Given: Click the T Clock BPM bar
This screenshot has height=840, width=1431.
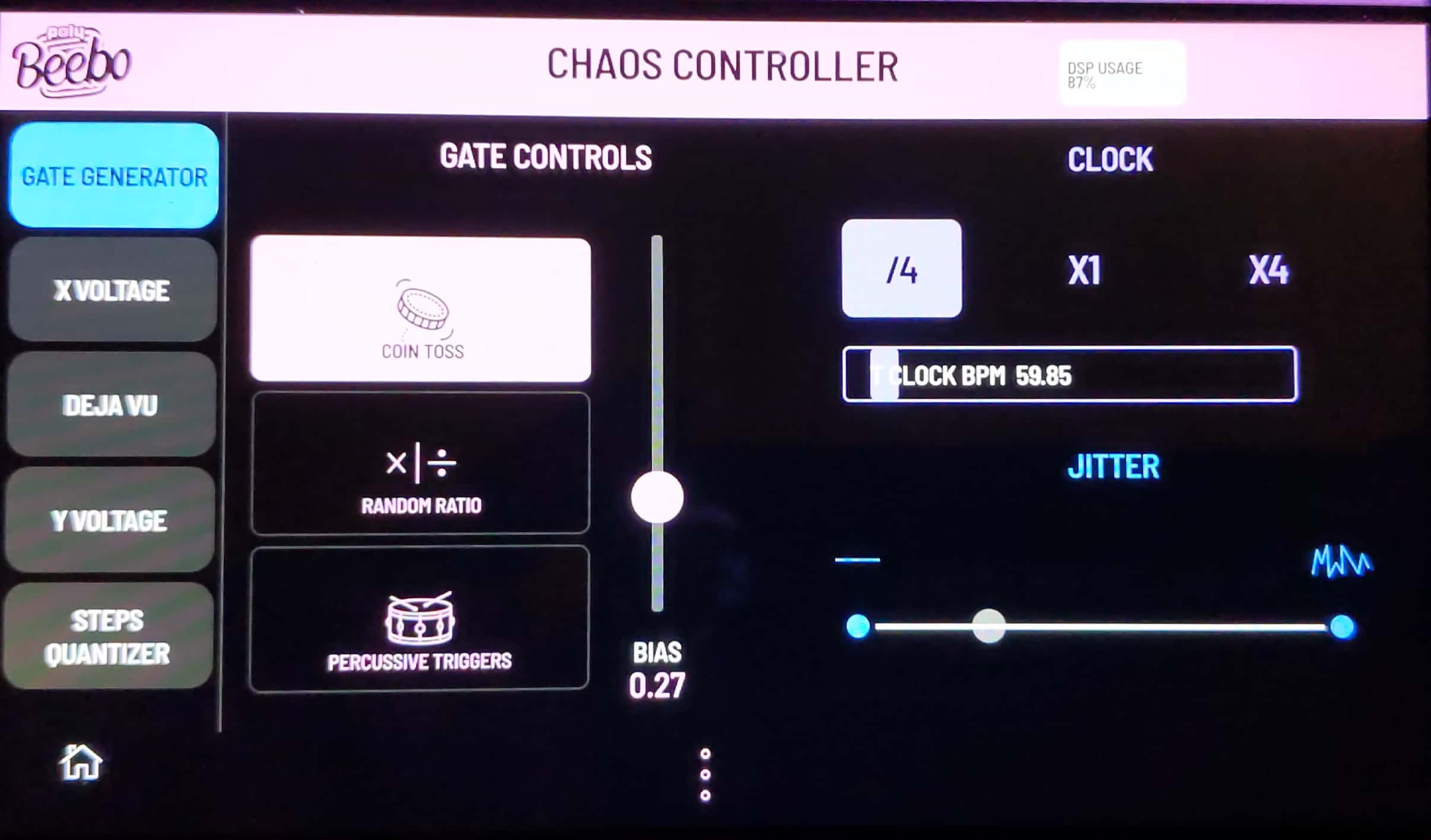Looking at the screenshot, I should click(x=1069, y=375).
